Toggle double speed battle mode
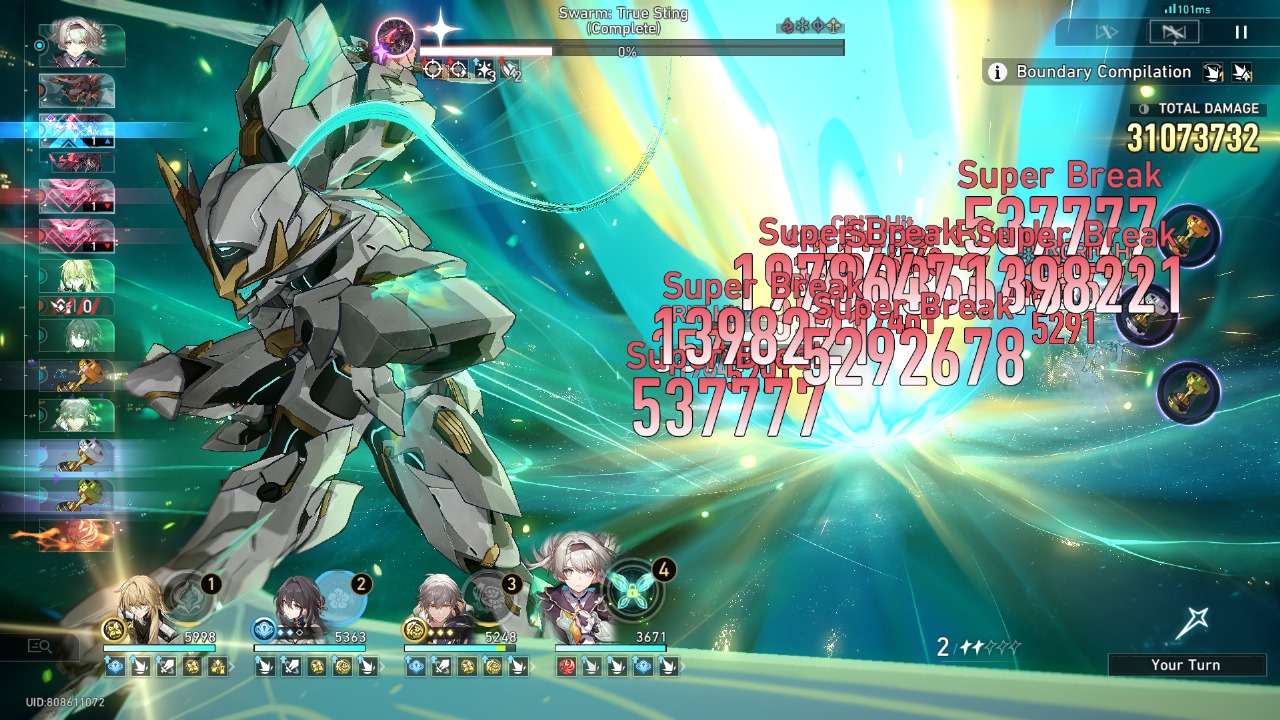 (1107, 31)
